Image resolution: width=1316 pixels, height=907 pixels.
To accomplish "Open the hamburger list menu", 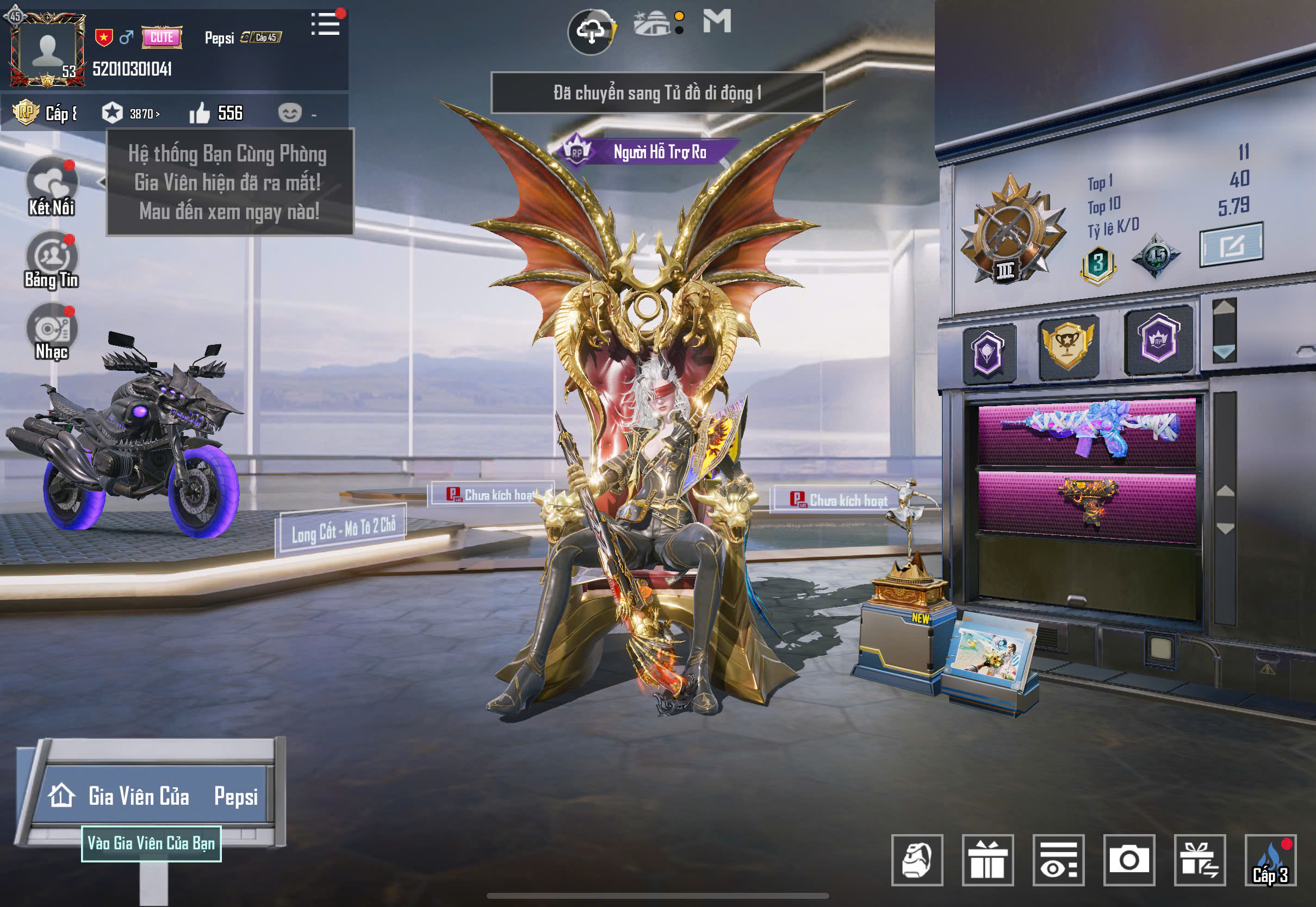I will point(326,24).
